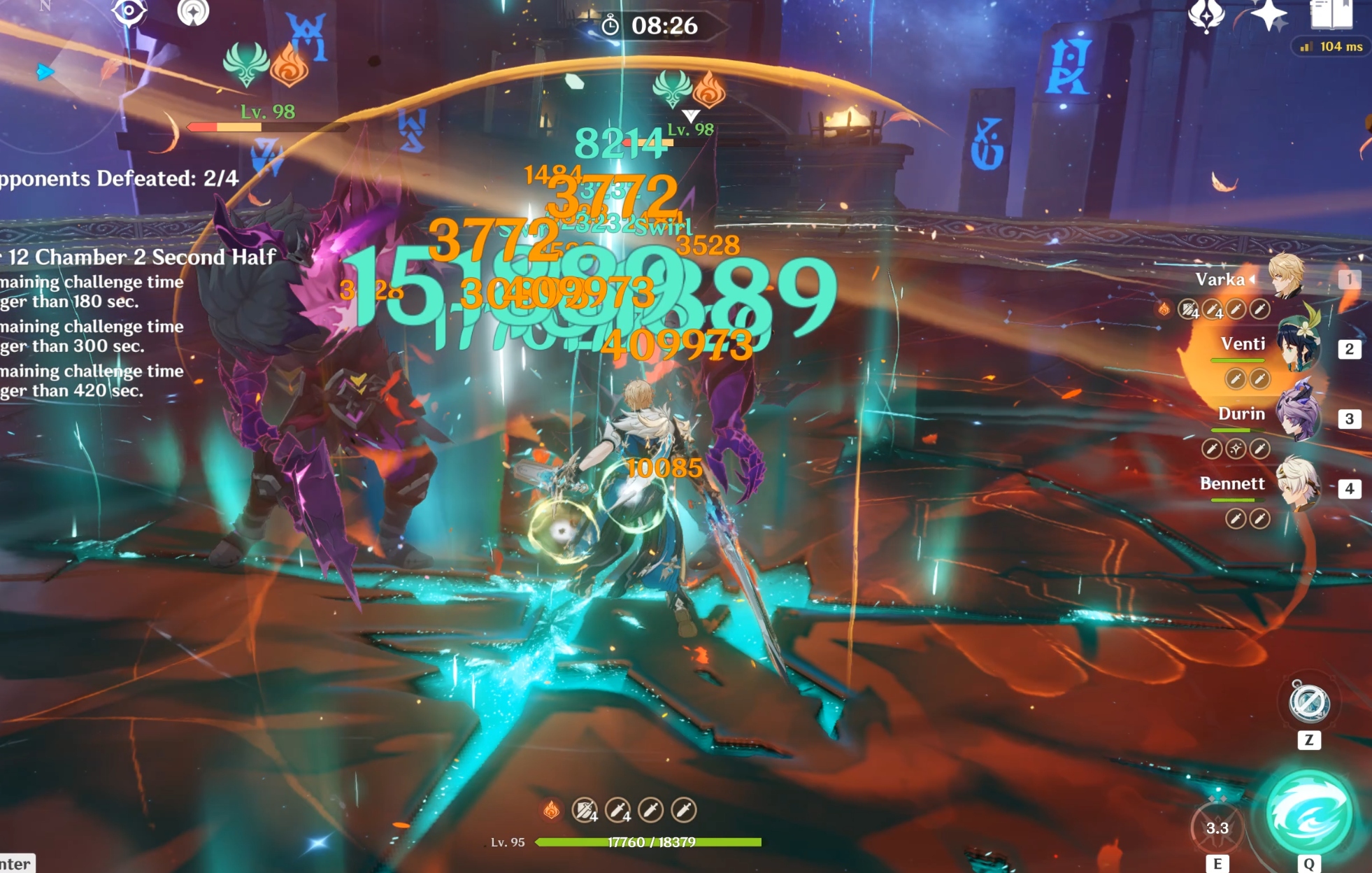1372x873 pixels.
Task: Open the Adventurer Handbook book icon
Action: (1331, 14)
